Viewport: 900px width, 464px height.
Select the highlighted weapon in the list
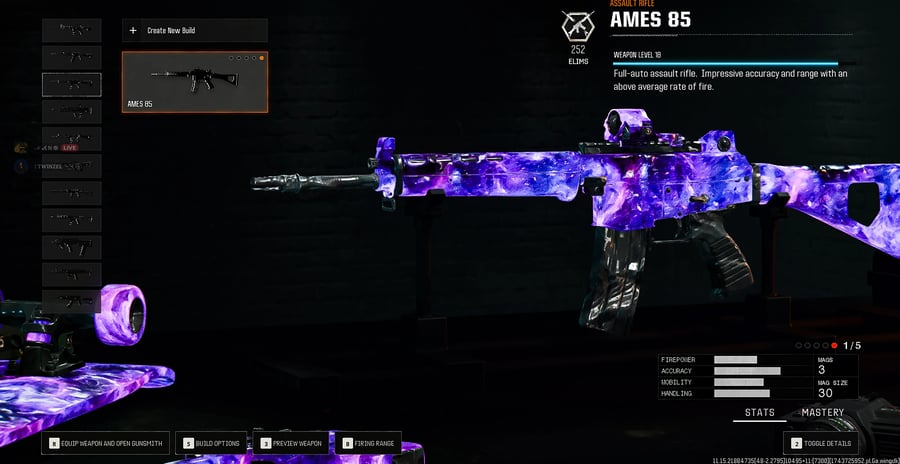tap(71, 84)
